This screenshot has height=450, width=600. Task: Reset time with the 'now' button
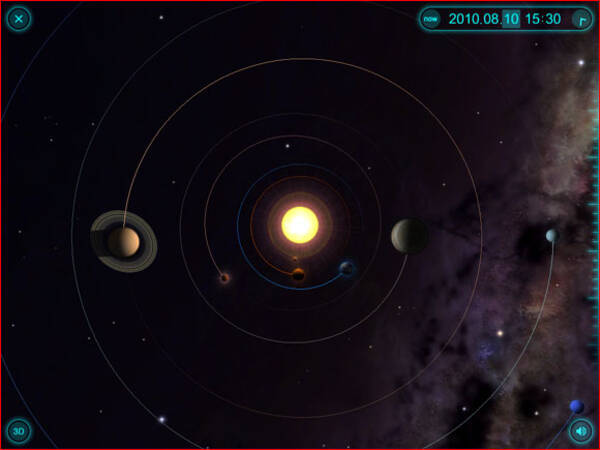(430, 18)
